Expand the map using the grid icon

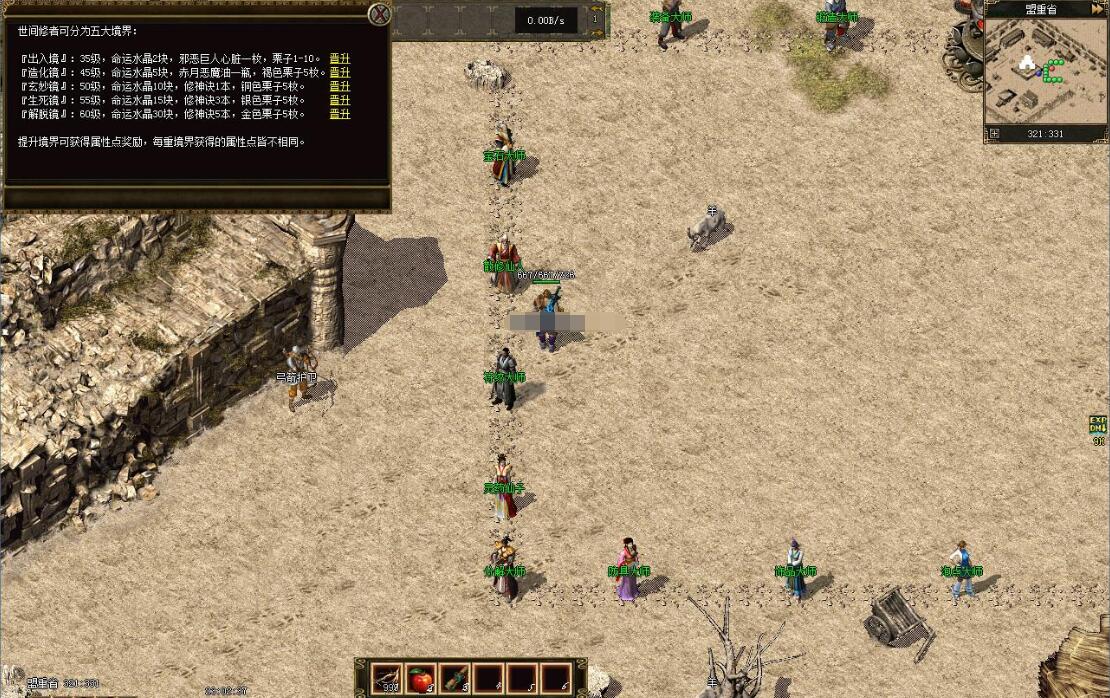click(994, 133)
